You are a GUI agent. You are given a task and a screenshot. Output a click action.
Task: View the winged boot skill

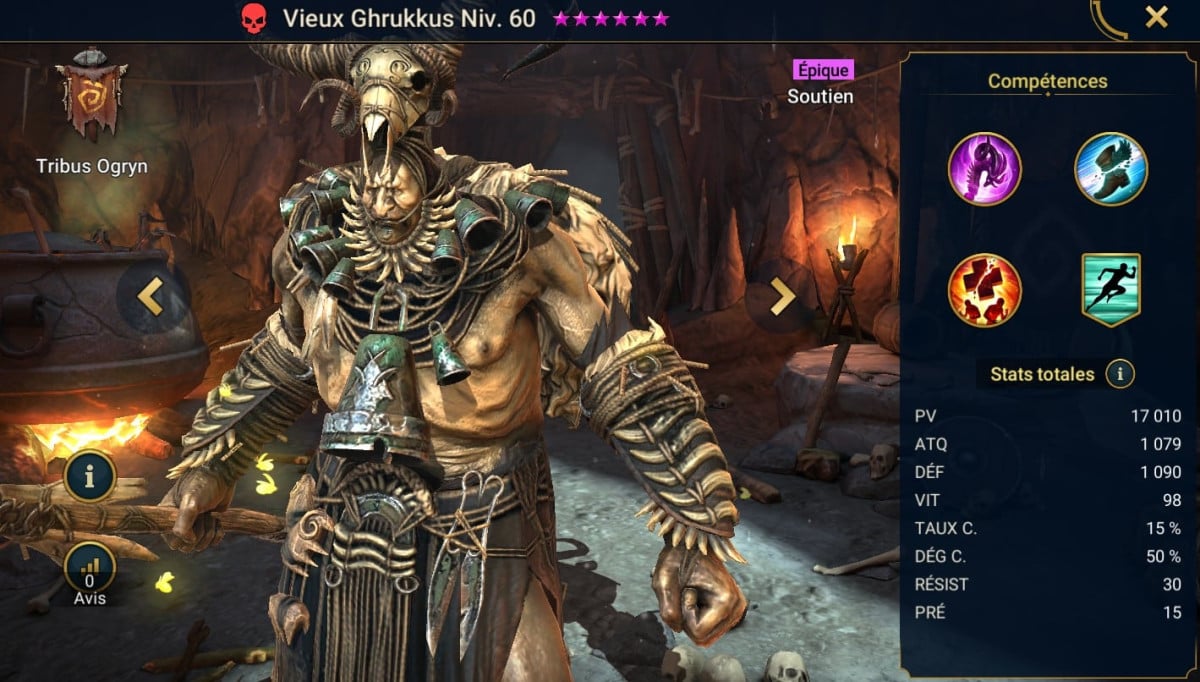[x=1110, y=169]
